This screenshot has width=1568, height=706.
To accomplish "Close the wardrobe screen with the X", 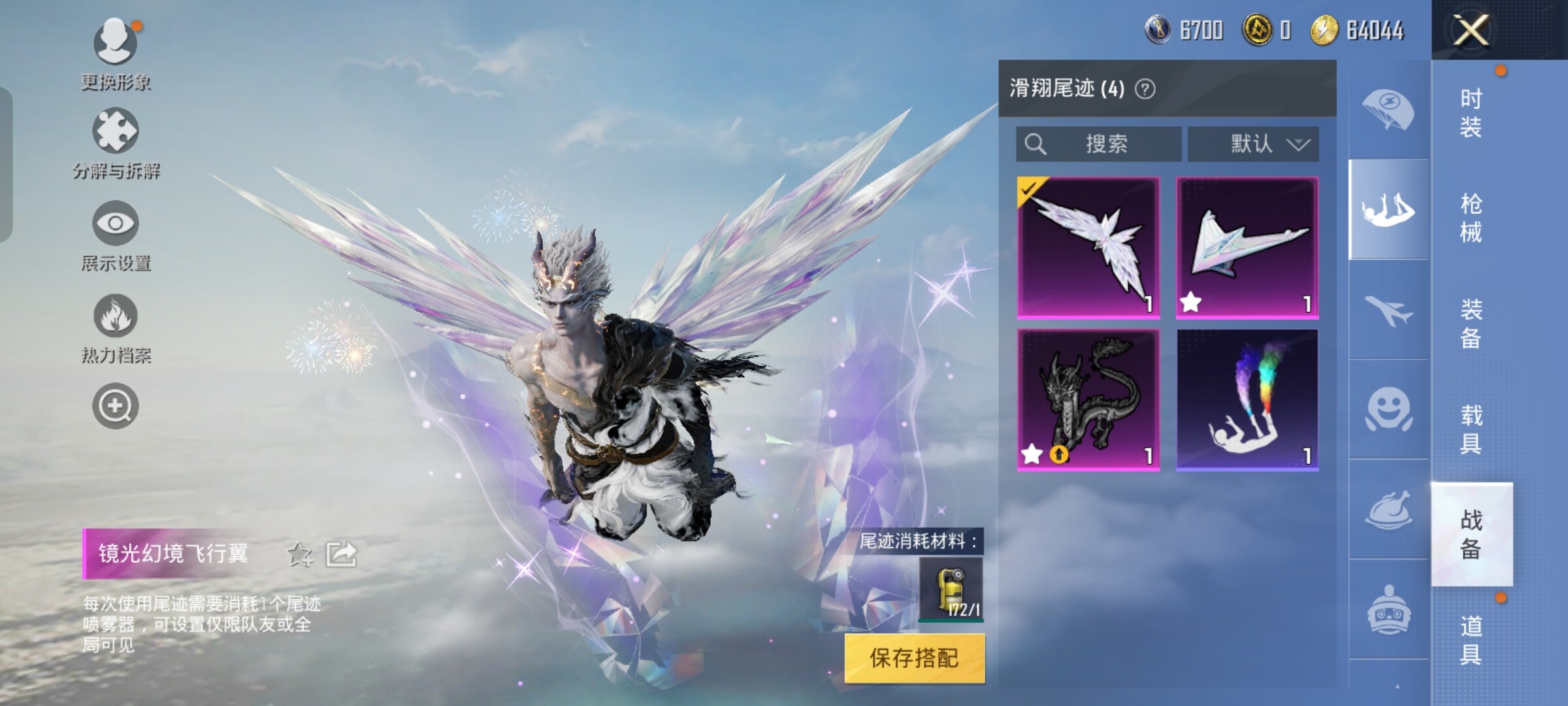I will click(1471, 30).
